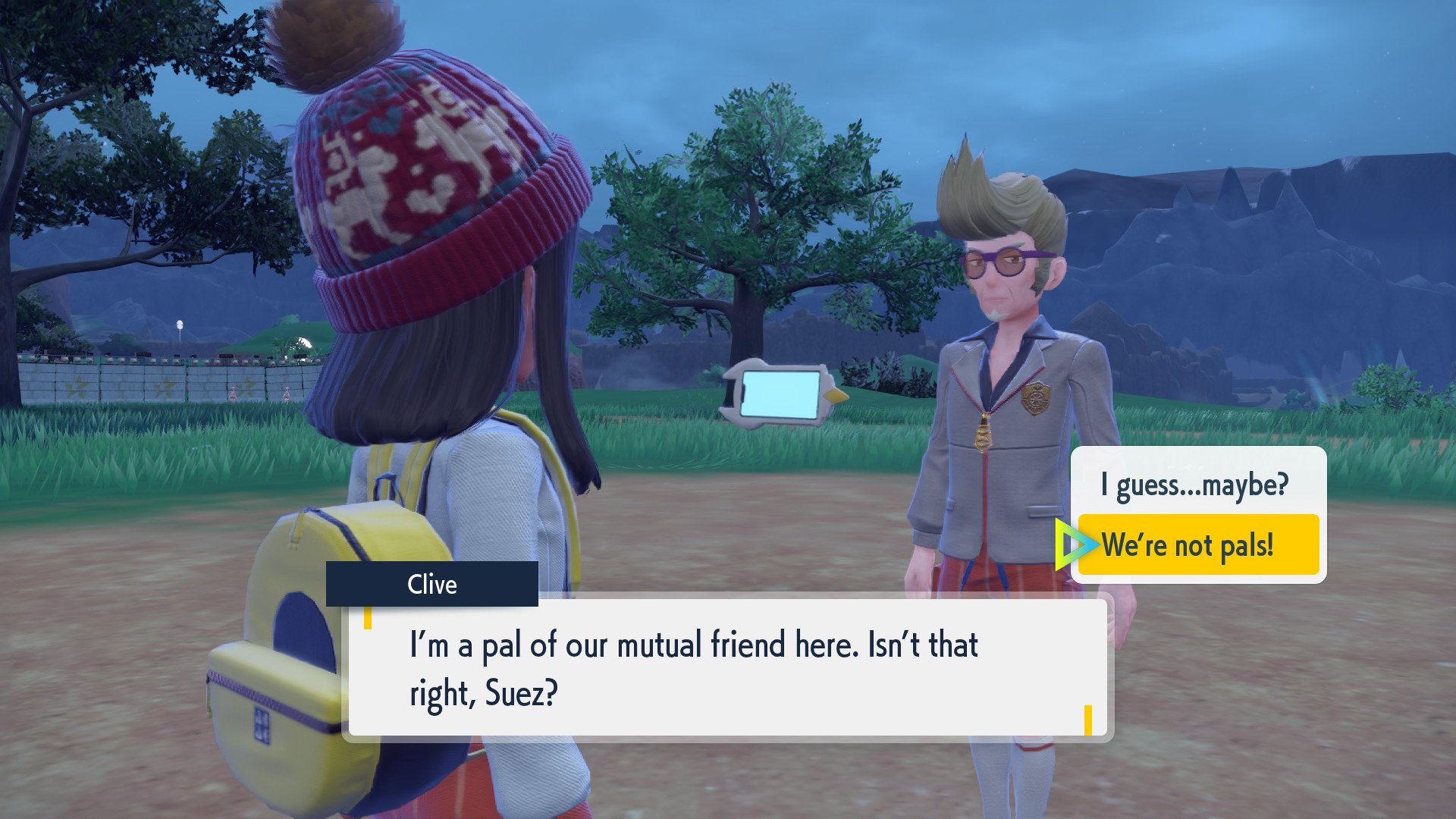This screenshot has height=819, width=1456.
Task: Select the "We're not pals!" response
Action: click(1197, 544)
